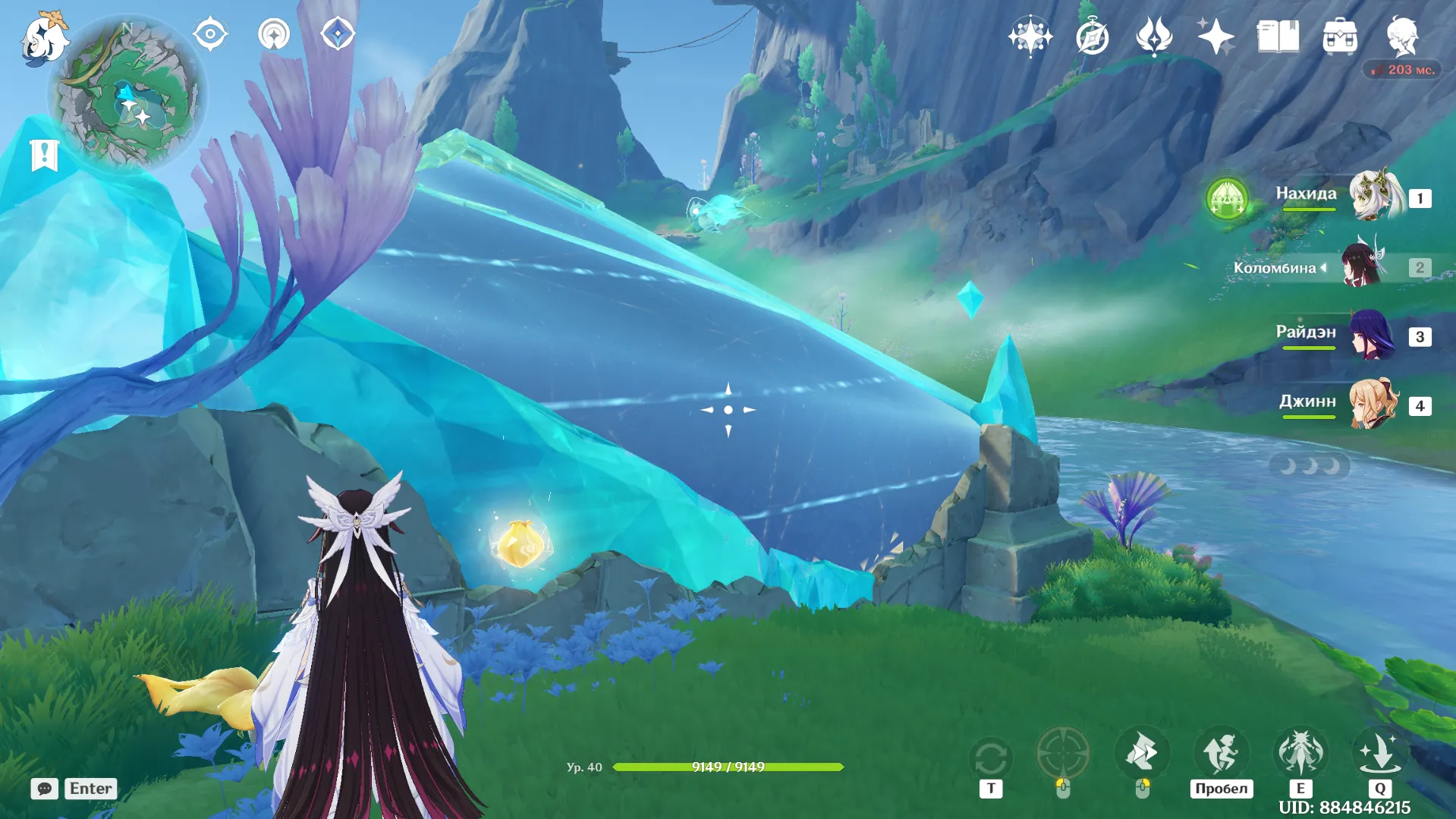Click the aiming crosshair skill icon
Viewport: 1456px width, 819px height.
(x=1063, y=754)
